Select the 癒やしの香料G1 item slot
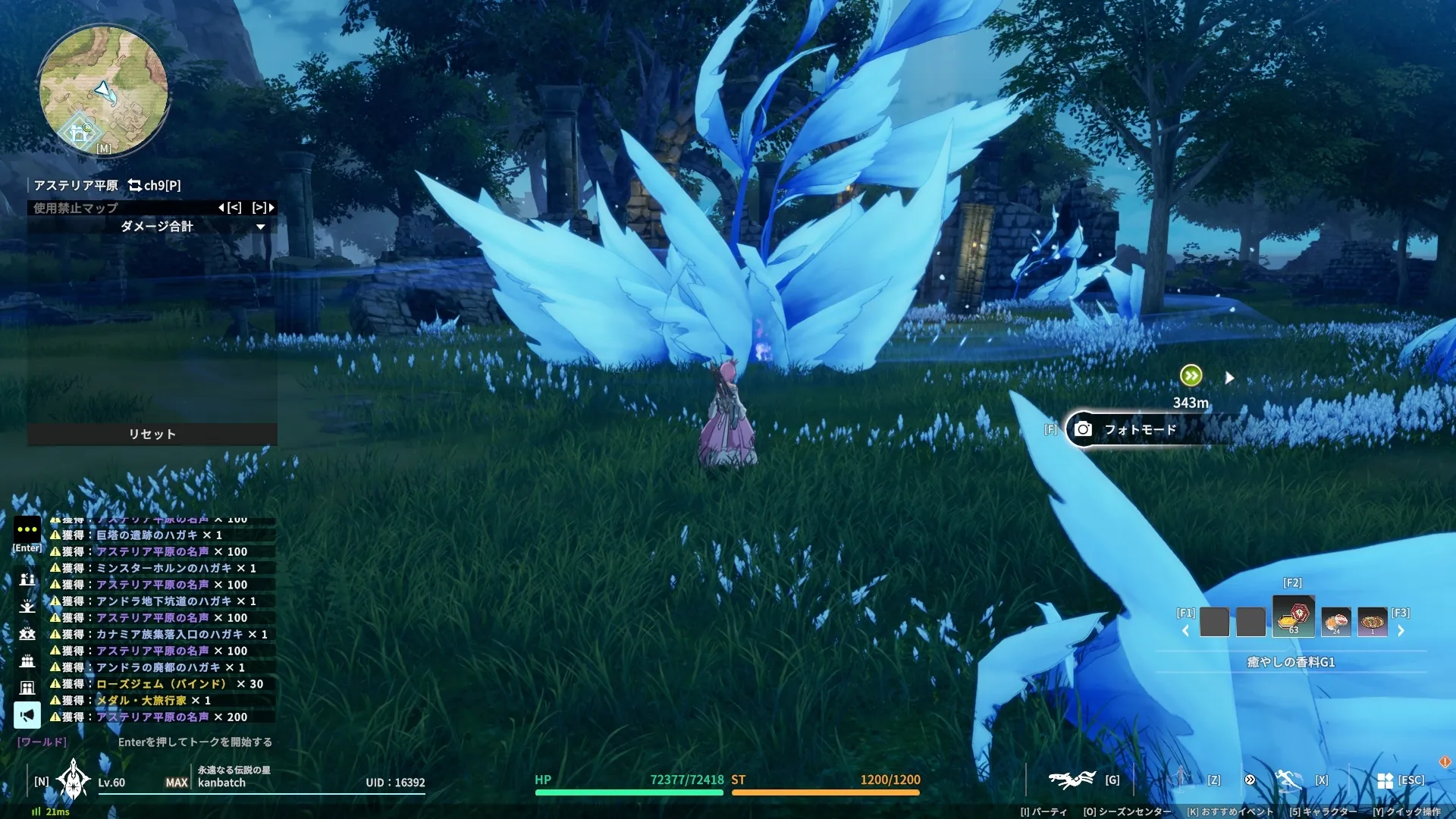The image size is (1456, 819). (1293, 617)
